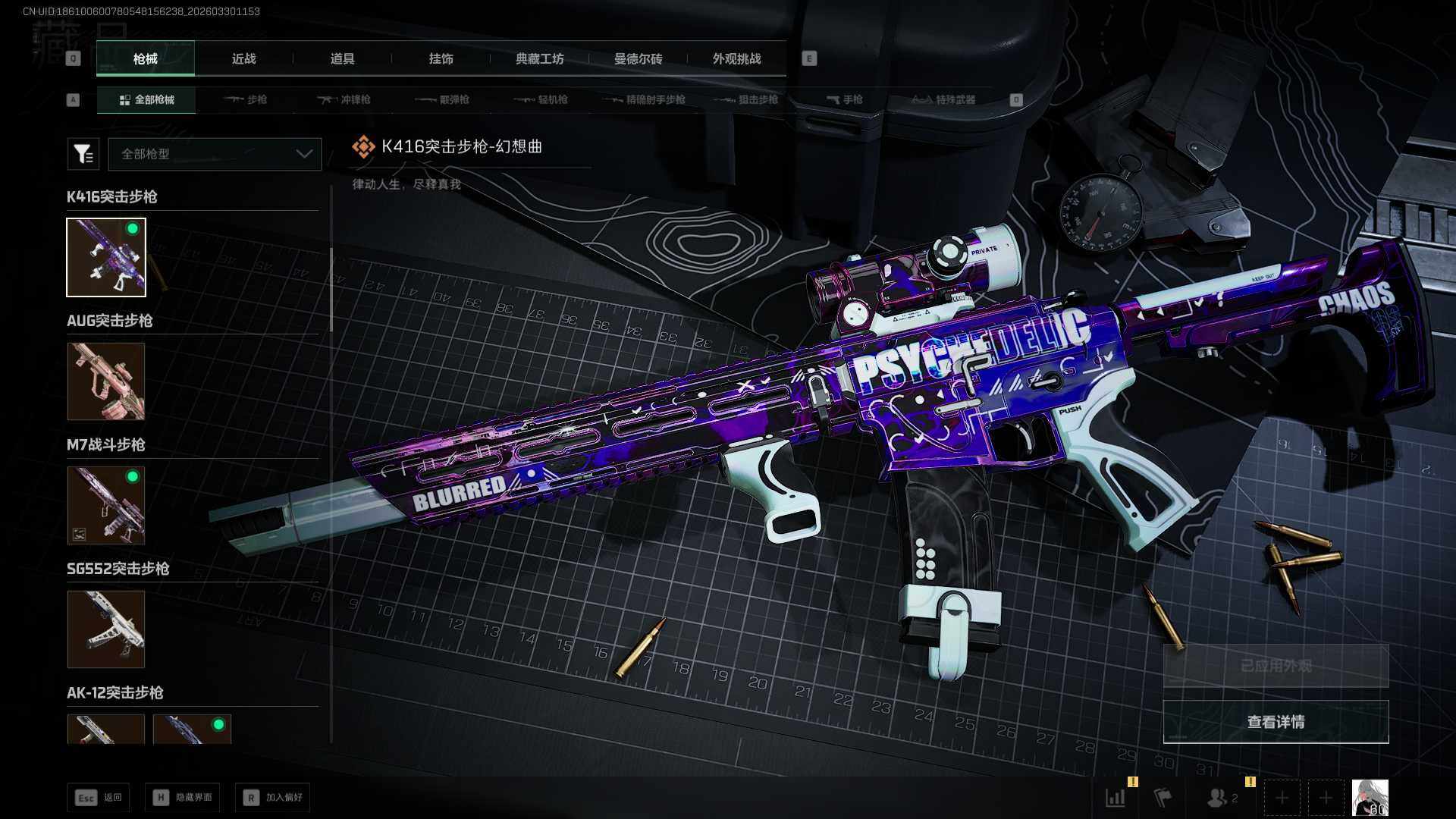The height and width of the screenshot is (819, 1456).
Task: Select the 手枪 category filter
Action: [845, 99]
